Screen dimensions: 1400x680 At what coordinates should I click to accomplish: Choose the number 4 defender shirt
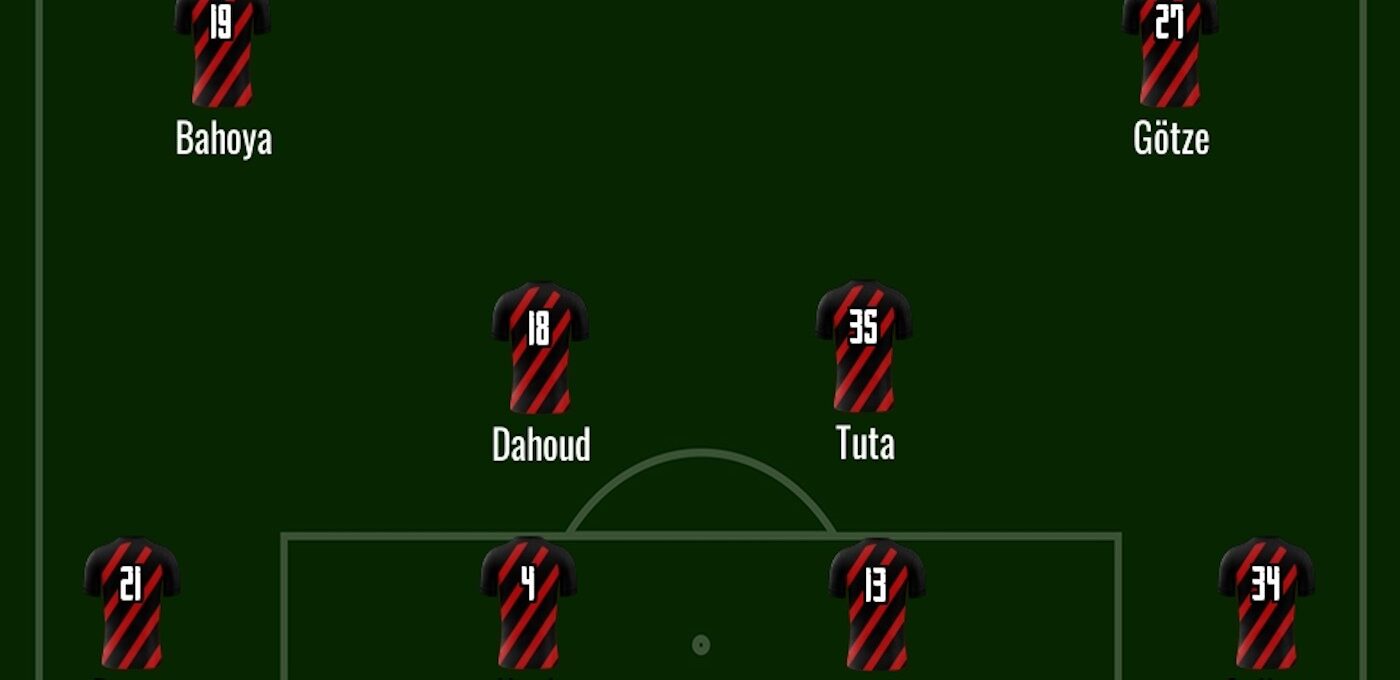coord(528,603)
